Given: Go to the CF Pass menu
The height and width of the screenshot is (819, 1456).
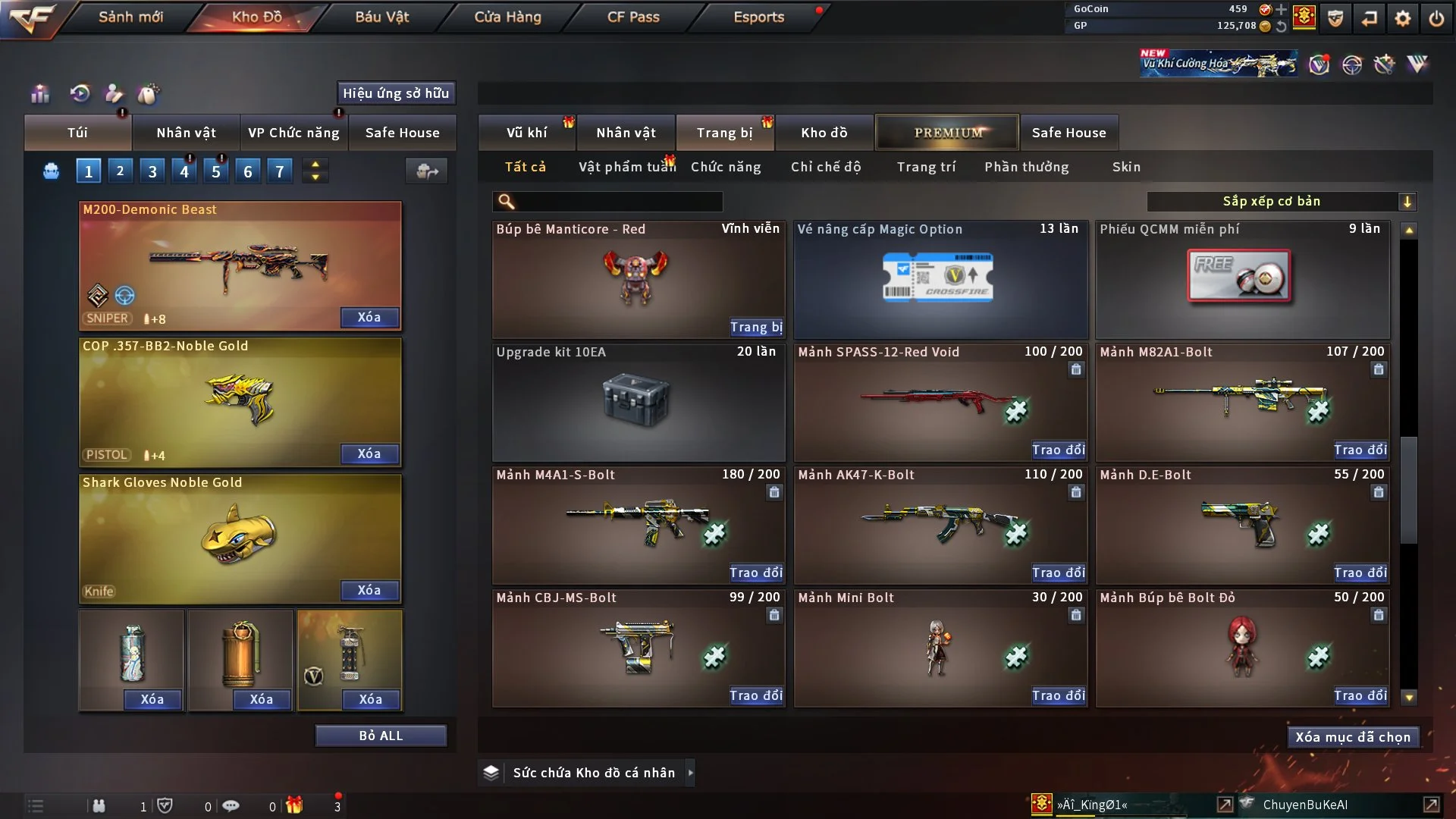Looking at the screenshot, I should (633, 17).
